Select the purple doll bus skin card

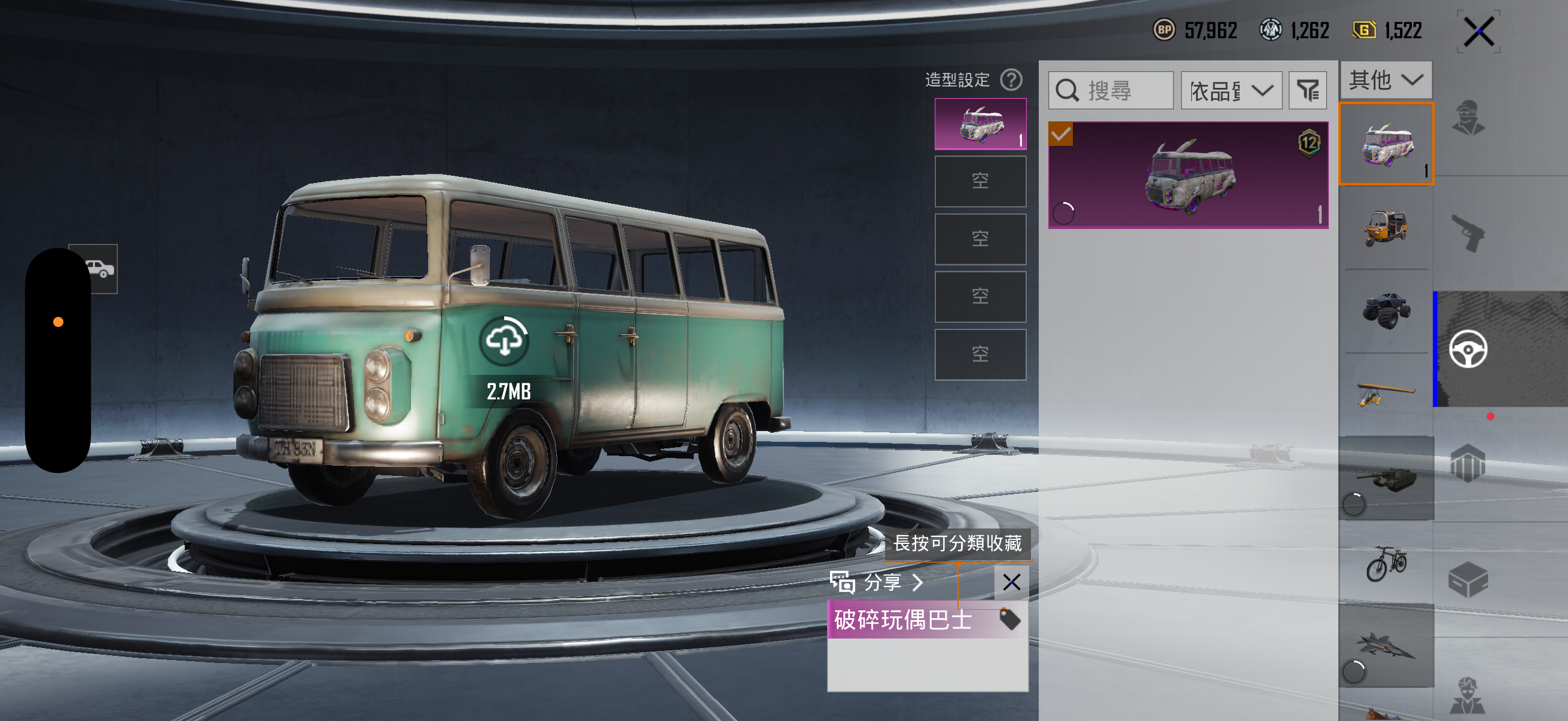point(1188,175)
